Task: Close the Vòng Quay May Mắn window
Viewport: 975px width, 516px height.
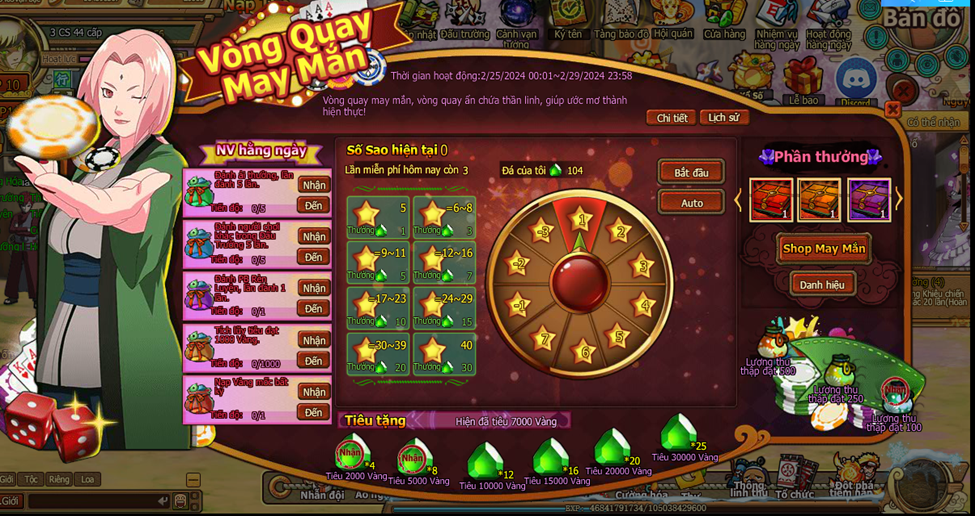Action: pyautogui.click(x=893, y=109)
